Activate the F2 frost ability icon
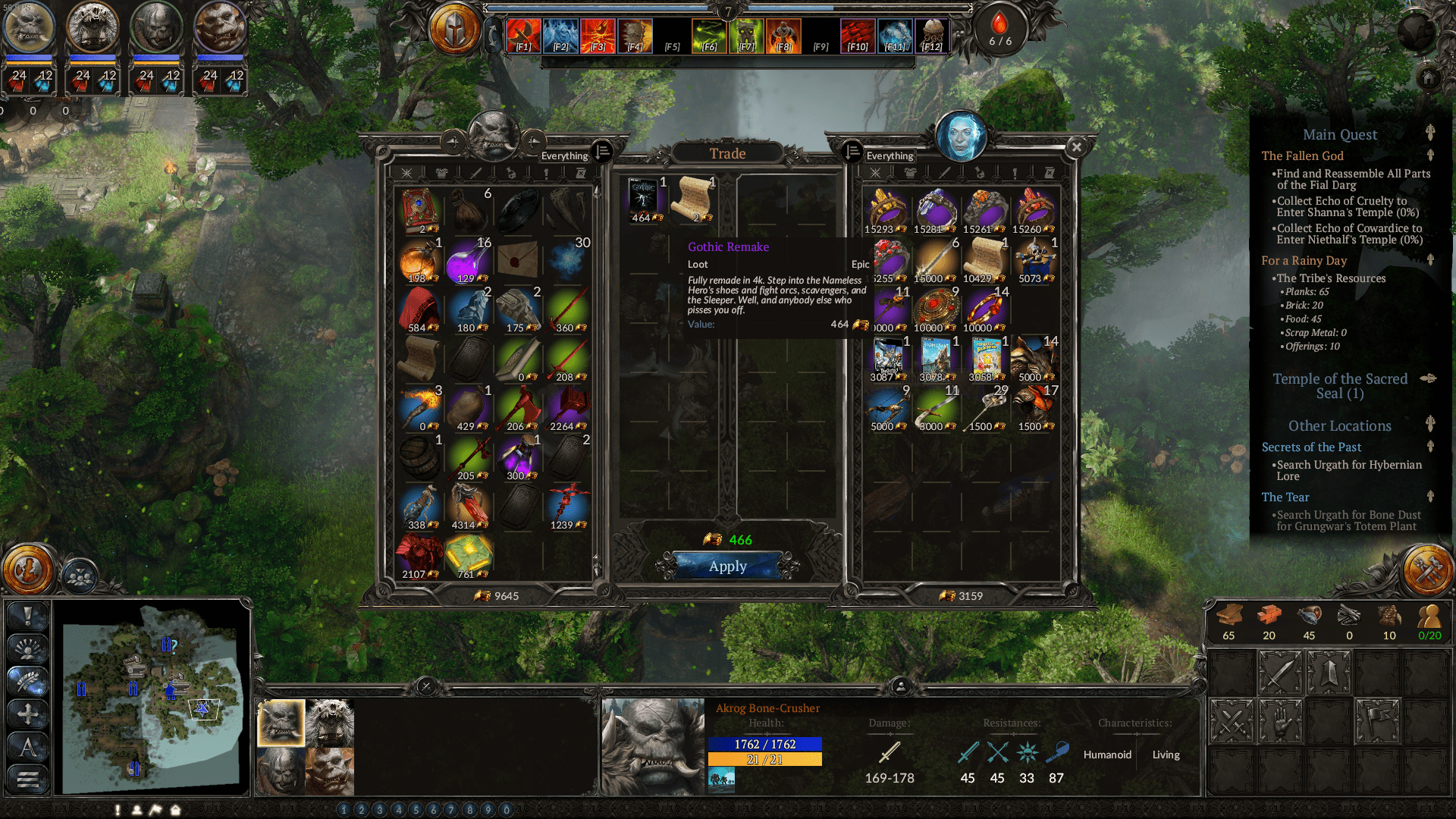 click(x=560, y=35)
